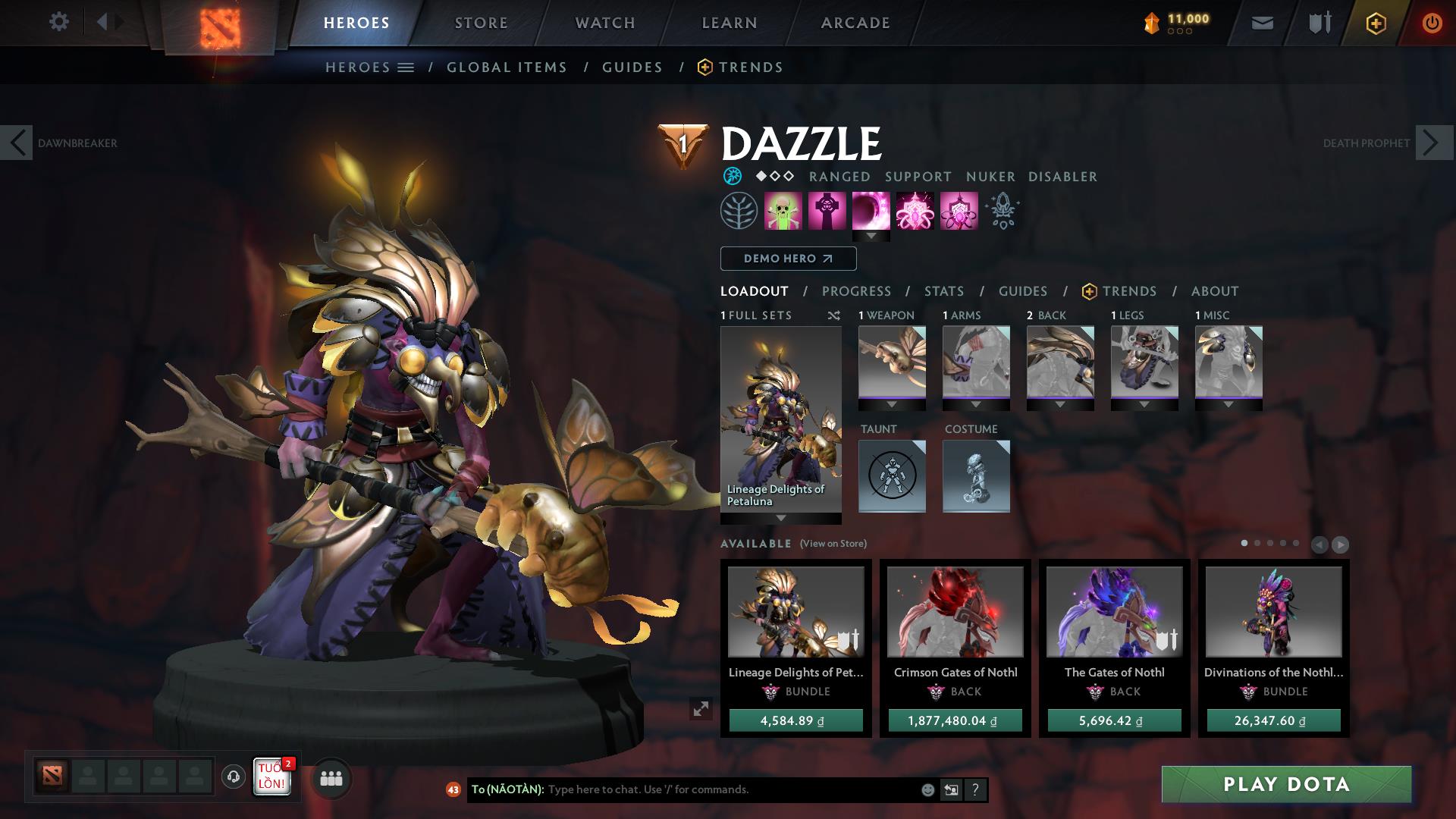Click the Shallow Grave ability icon
Viewport: 1456px width, 819px height.
tap(828, 211)
